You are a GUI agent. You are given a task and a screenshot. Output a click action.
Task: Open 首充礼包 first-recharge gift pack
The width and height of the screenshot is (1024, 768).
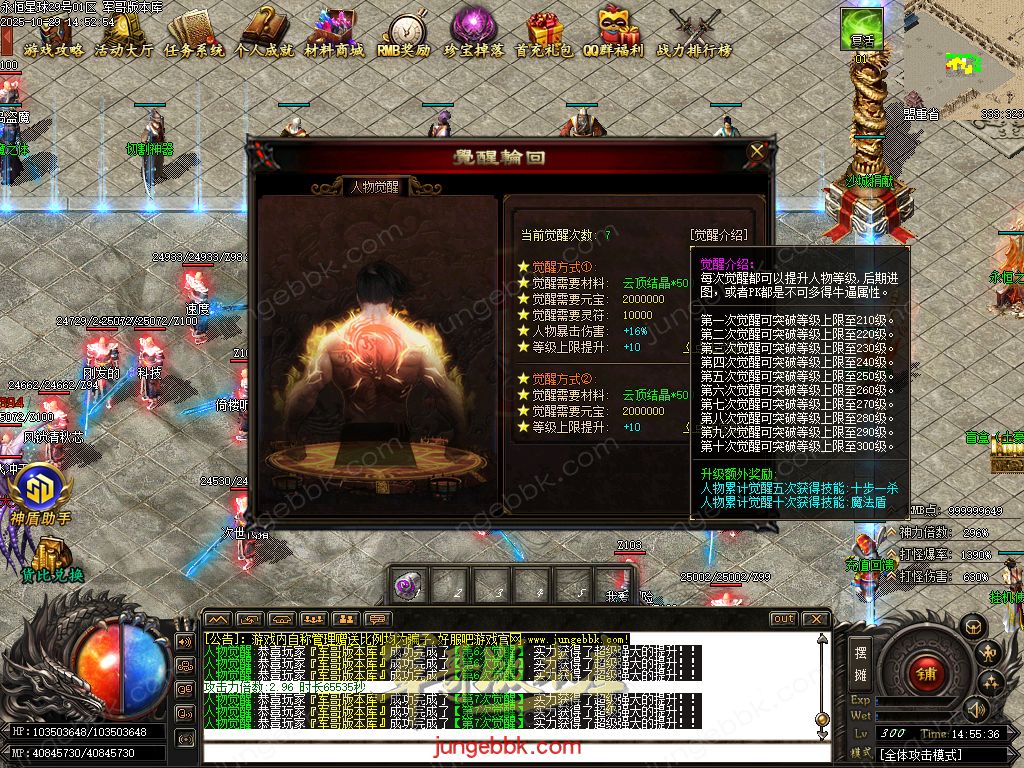(546, 33)
